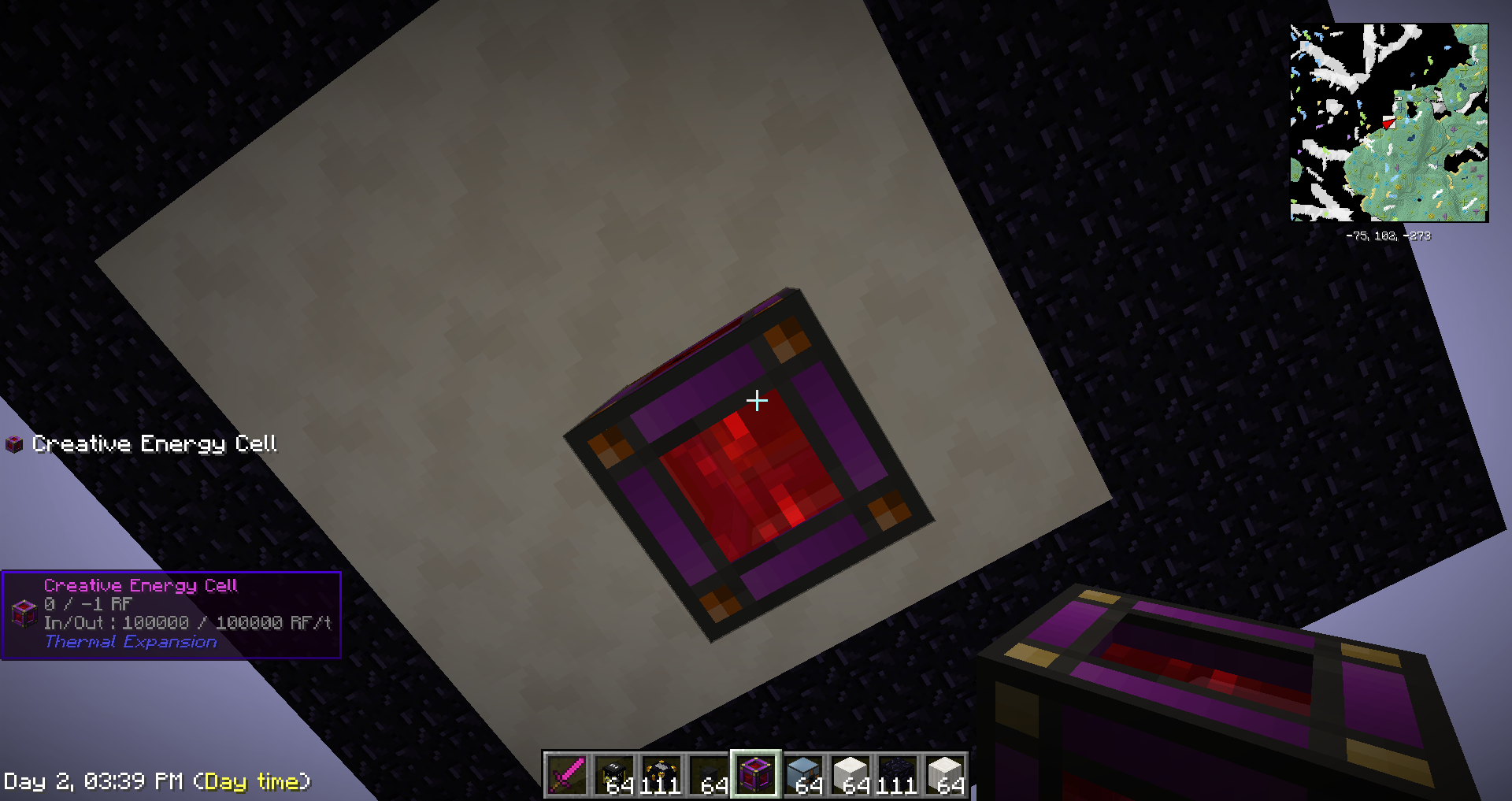The height and width of the screenshot is (801, 1512).
Task: Open the coordinates readout under the minimap
Action: point(1388,236)
